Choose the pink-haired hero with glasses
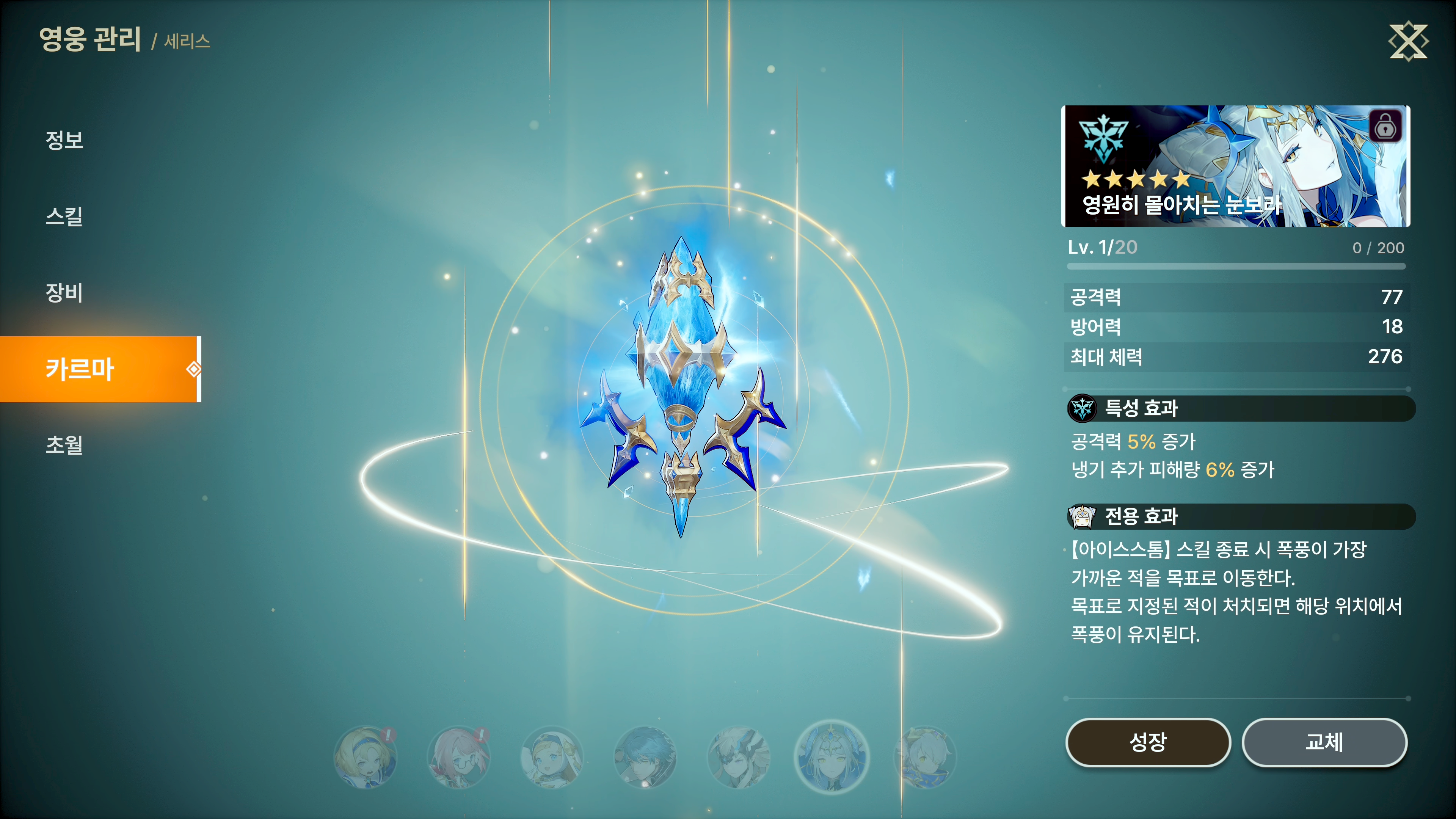 458,758
